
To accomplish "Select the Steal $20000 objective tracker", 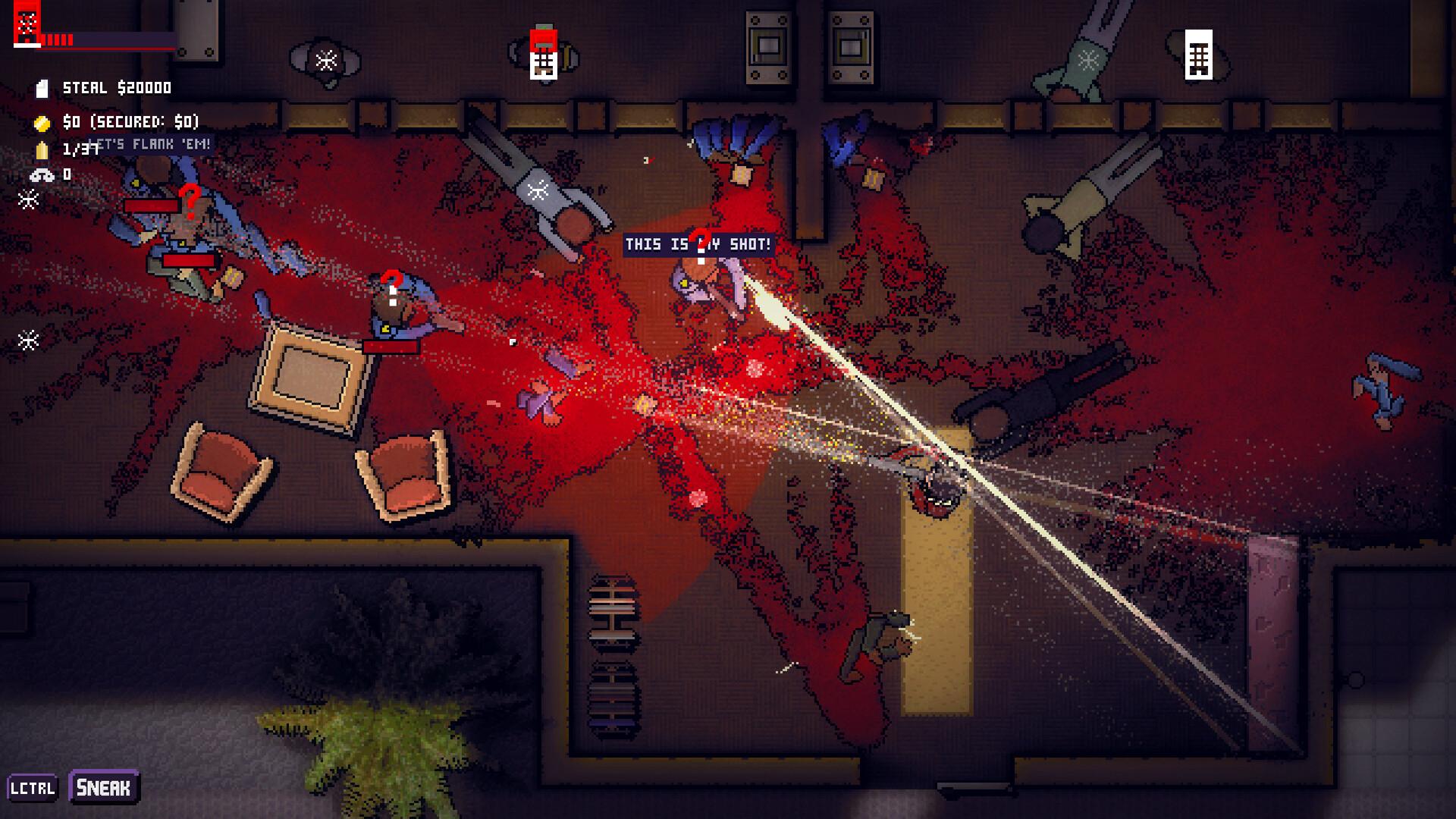I will click(116, 88).
